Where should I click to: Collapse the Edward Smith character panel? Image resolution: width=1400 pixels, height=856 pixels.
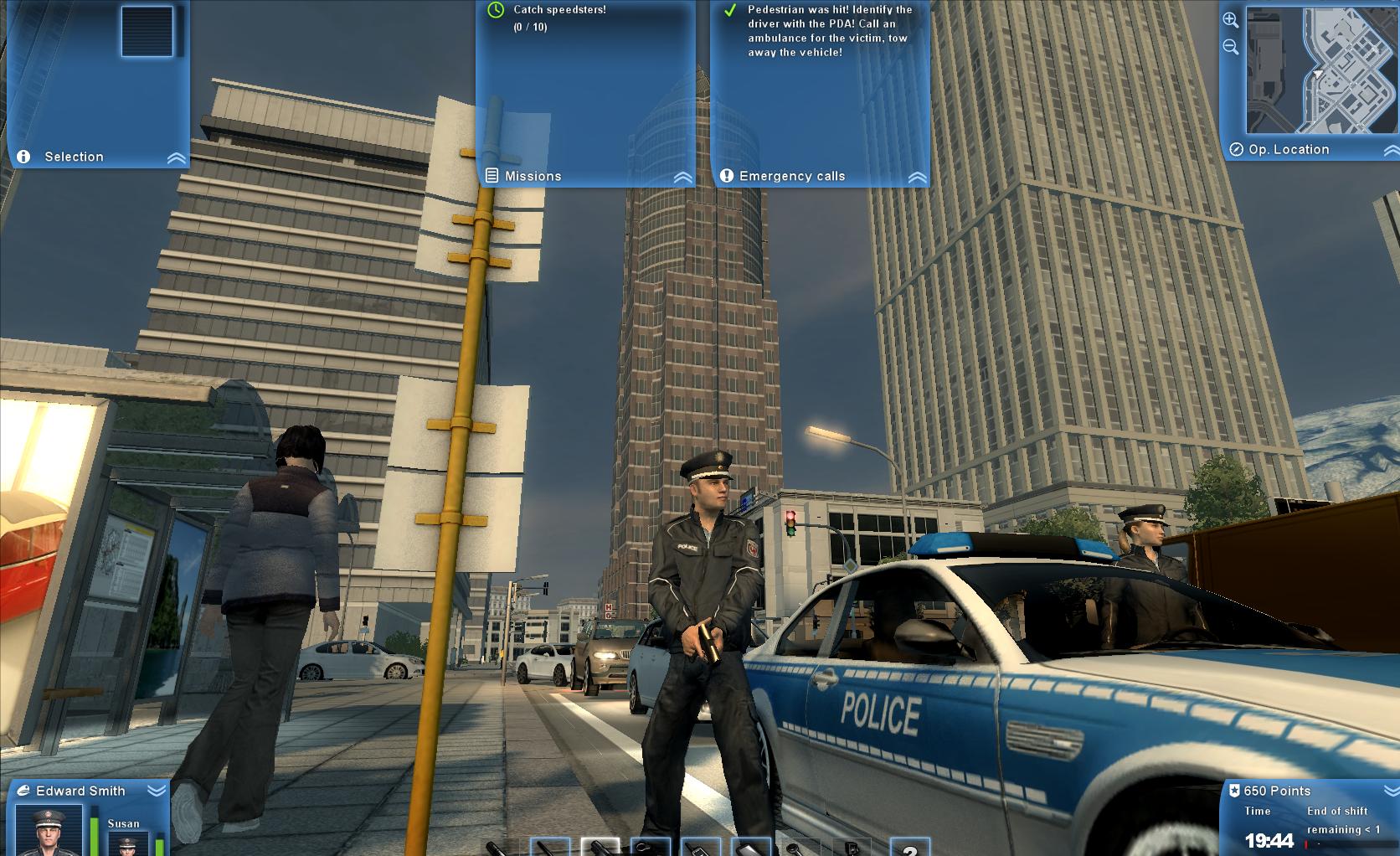point(157,791)
